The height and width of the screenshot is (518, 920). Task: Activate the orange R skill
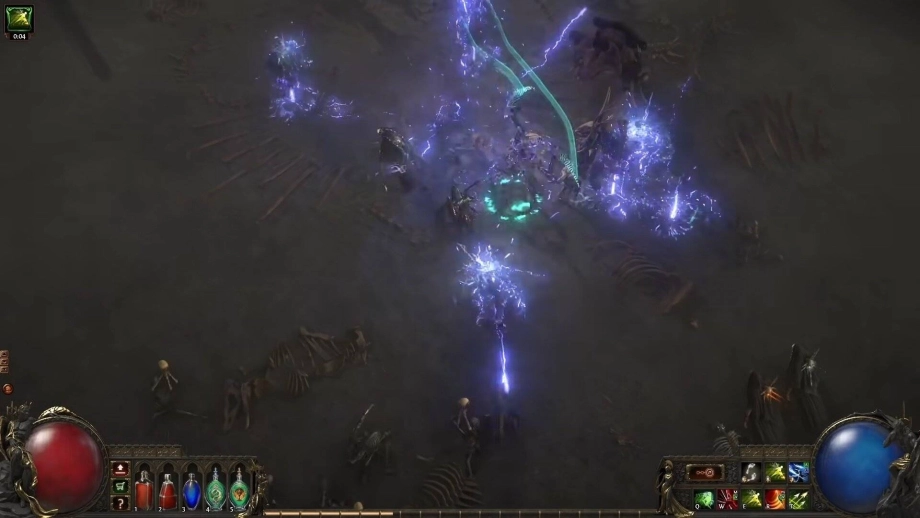(774, 498)
